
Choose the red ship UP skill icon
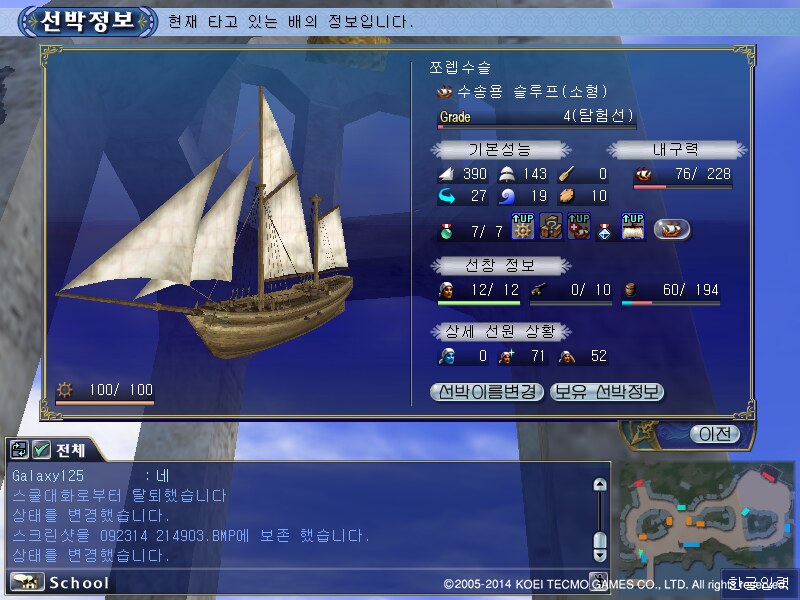coord(579,228)
